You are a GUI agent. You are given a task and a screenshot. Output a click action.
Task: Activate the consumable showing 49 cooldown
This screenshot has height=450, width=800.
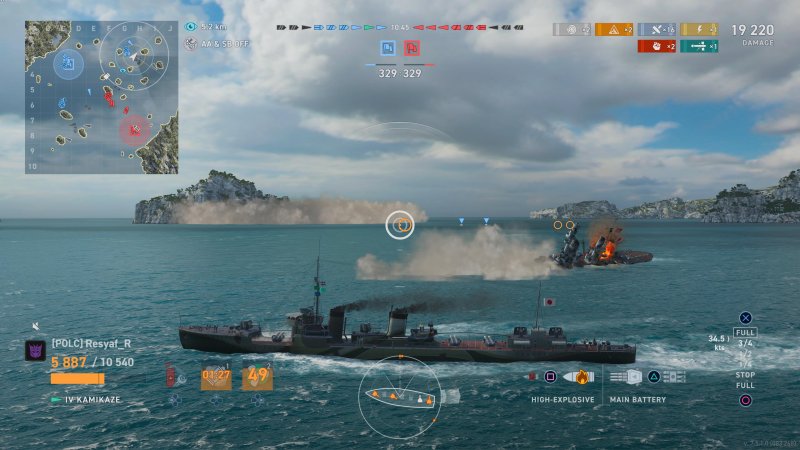click(x=257, y=377)
